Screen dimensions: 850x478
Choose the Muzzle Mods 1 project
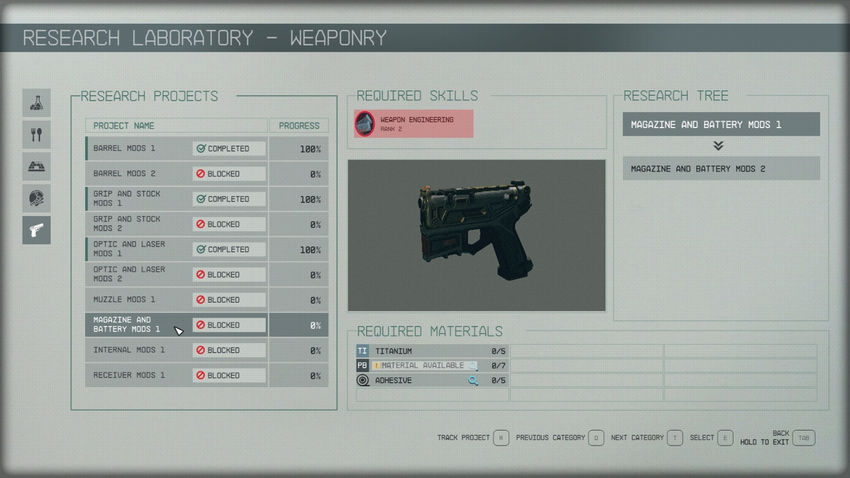click(176, 300)
